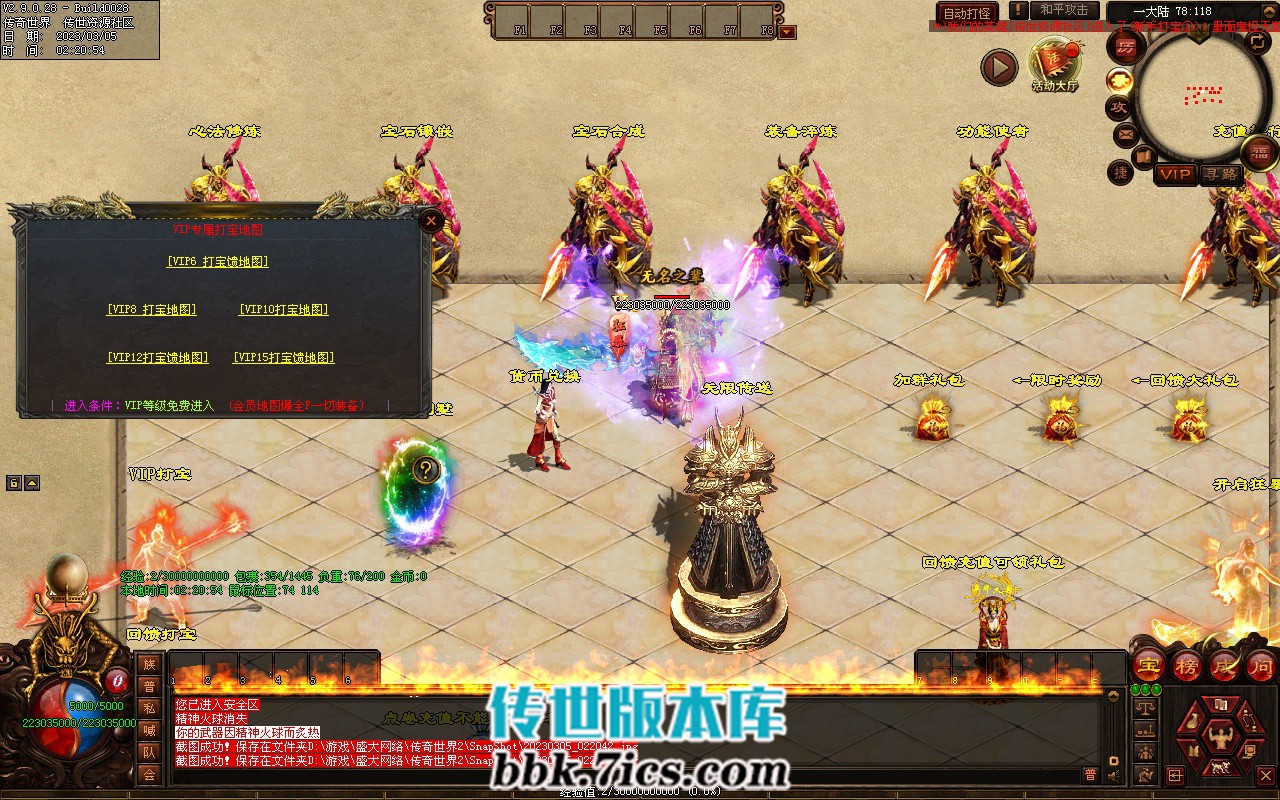Switch the 和平攻击 attack mode button
The width and height of the screenshot is (1280, 800).
[1064, 10]
